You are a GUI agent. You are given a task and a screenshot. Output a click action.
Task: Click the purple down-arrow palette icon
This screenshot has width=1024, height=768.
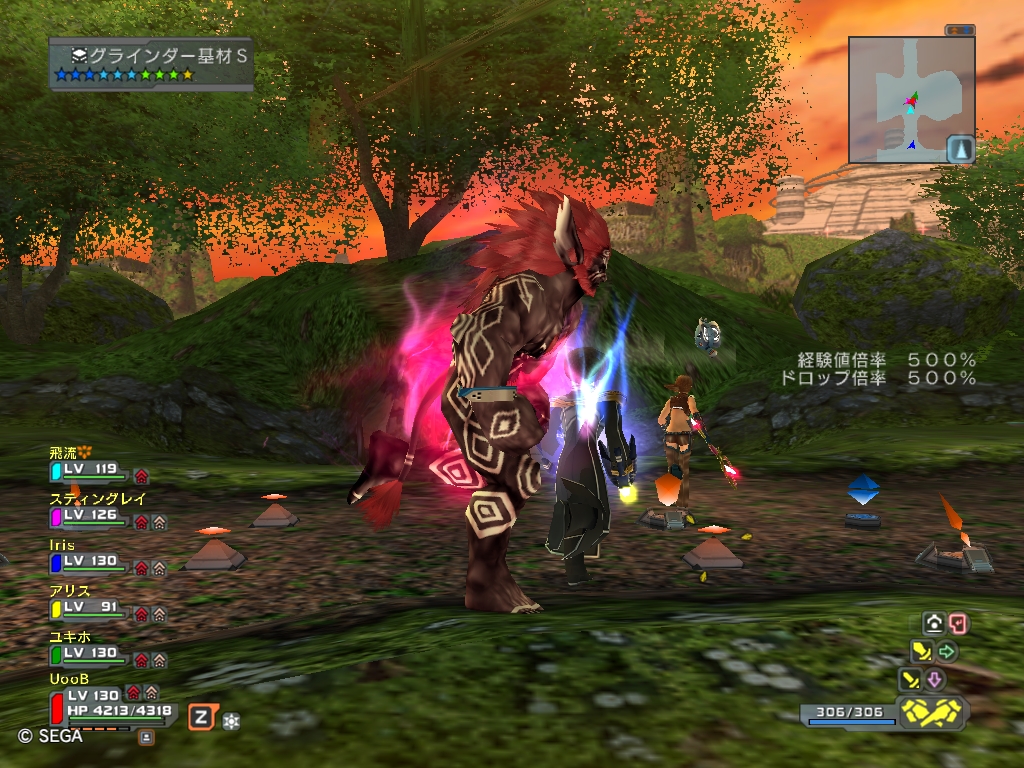(x=934, y=680)
